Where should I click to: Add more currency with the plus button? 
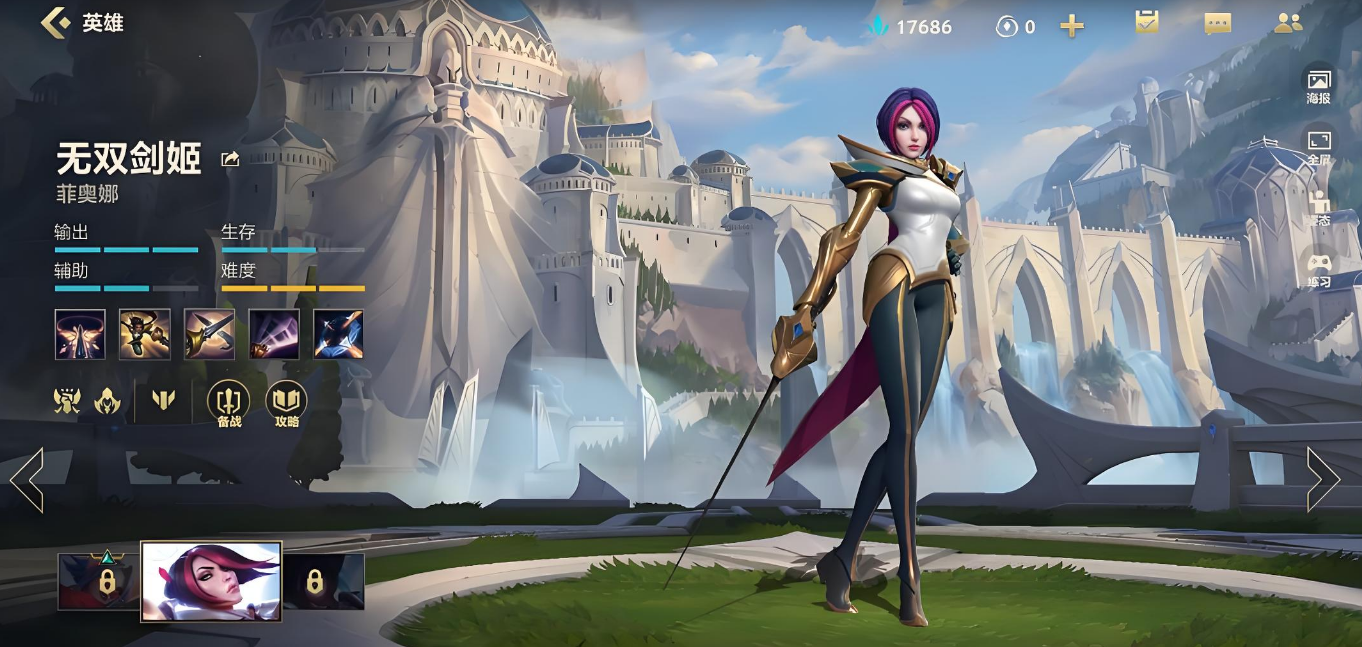(x=1072, y=27)
